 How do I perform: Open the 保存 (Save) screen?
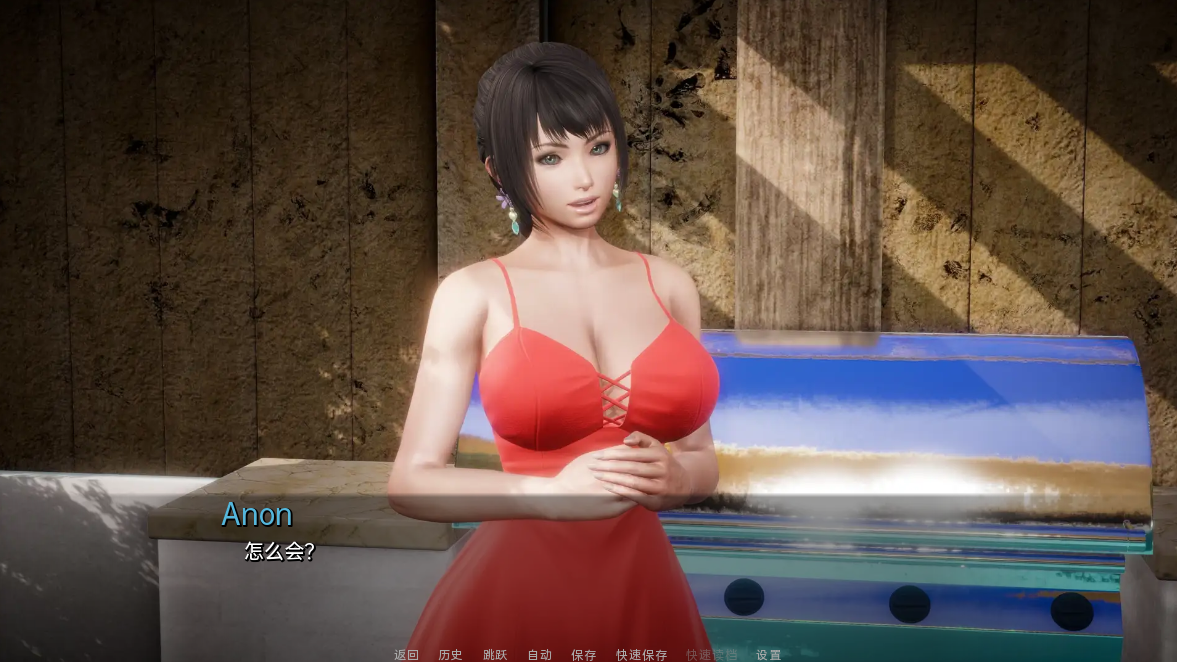[x=583, y=655]
